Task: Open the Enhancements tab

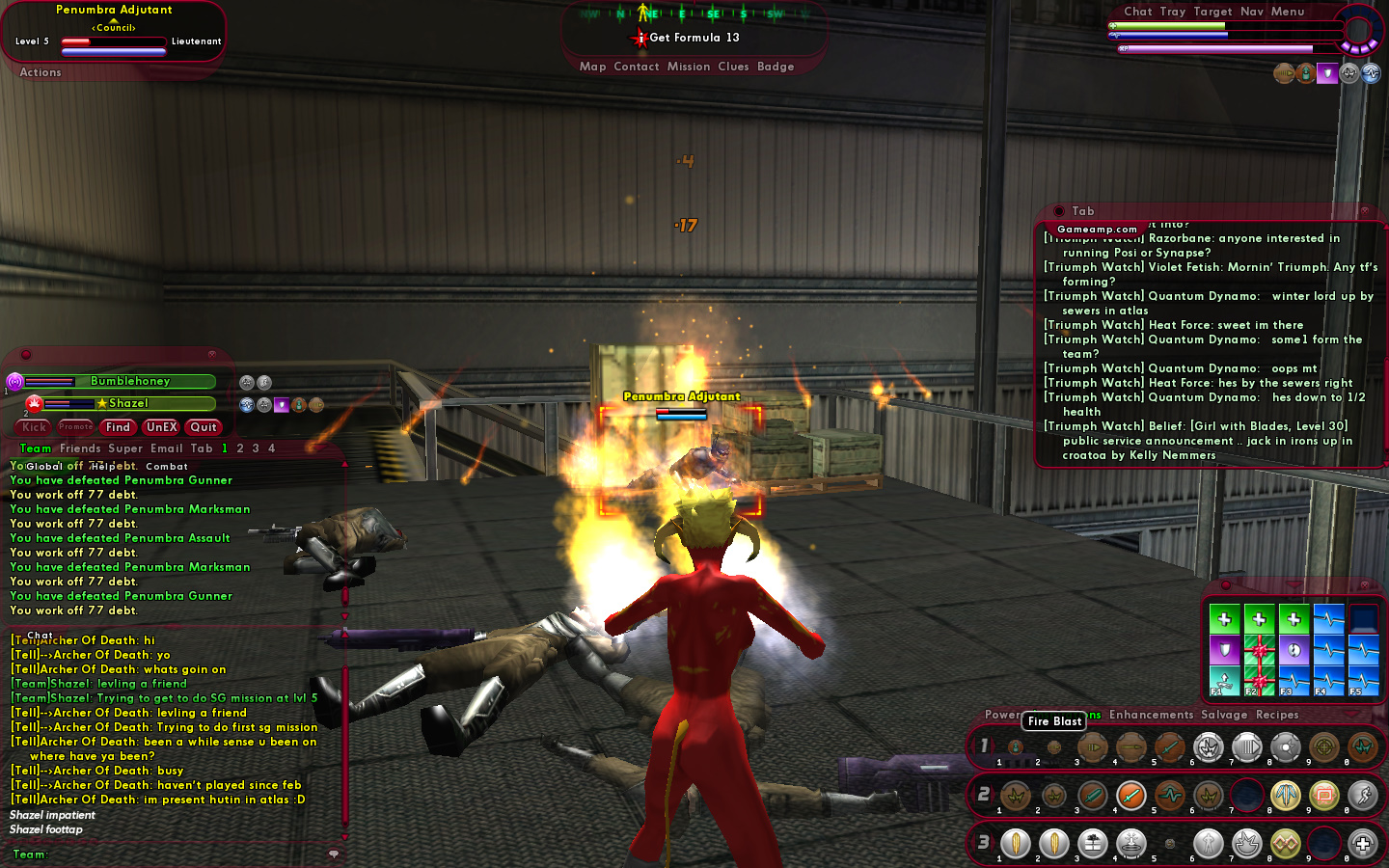Action: pyautogui.click(x=1151, y=715)
